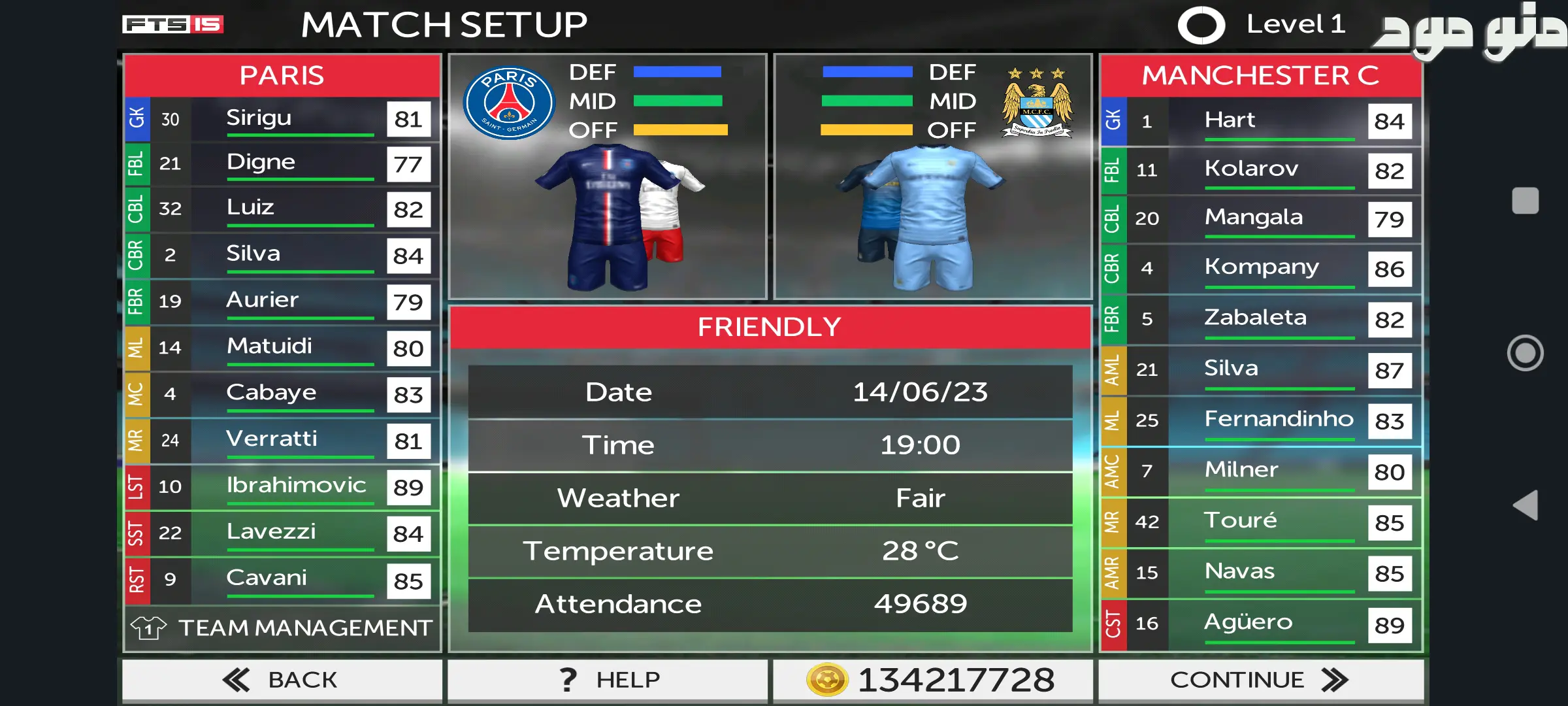Viewport: 1568px width, 706px height.
Task: Proceed with the CONTINUE button
Action: (x=1260, y=680)
